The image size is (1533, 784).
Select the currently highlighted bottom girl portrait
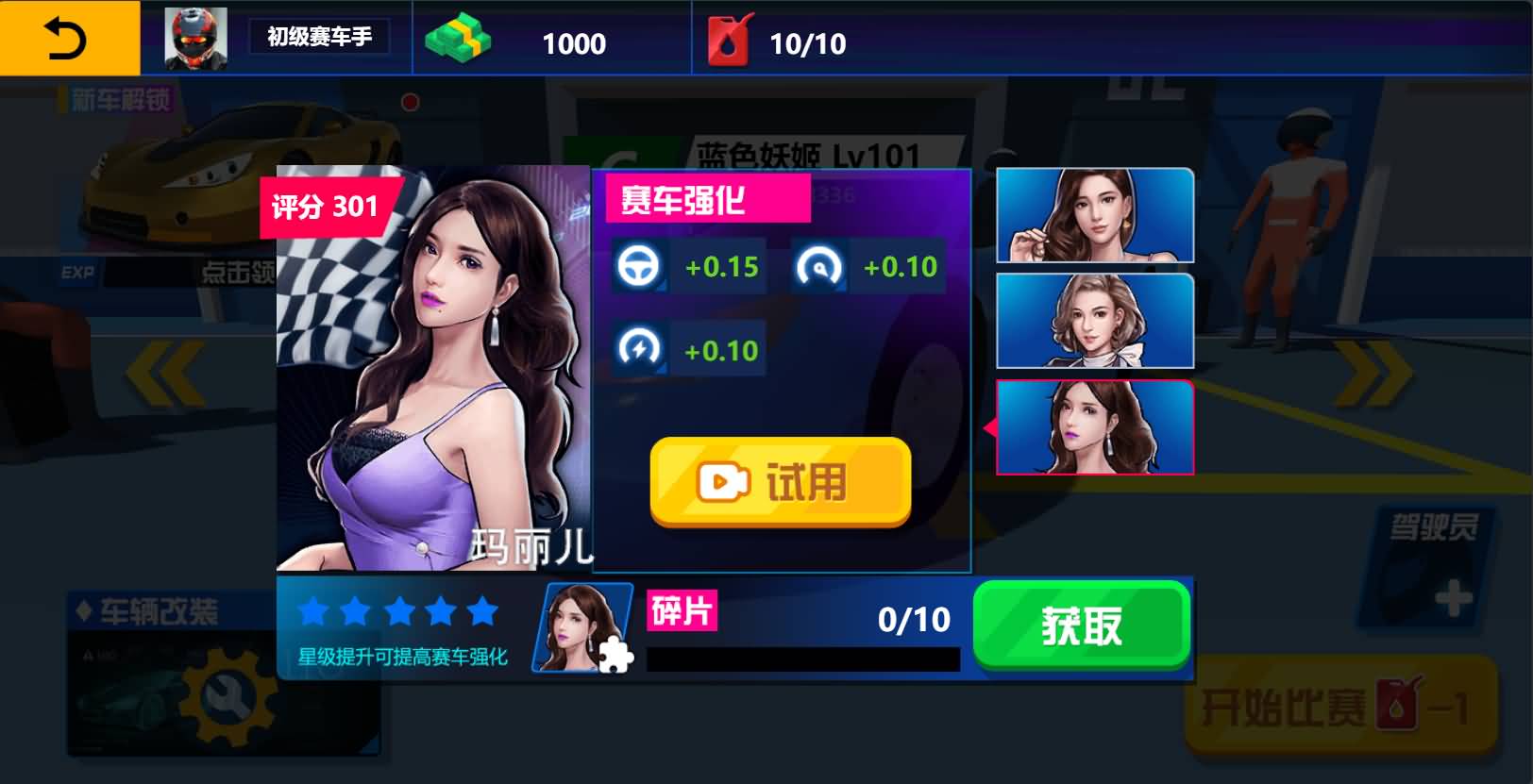click(x=1094, y=426)
